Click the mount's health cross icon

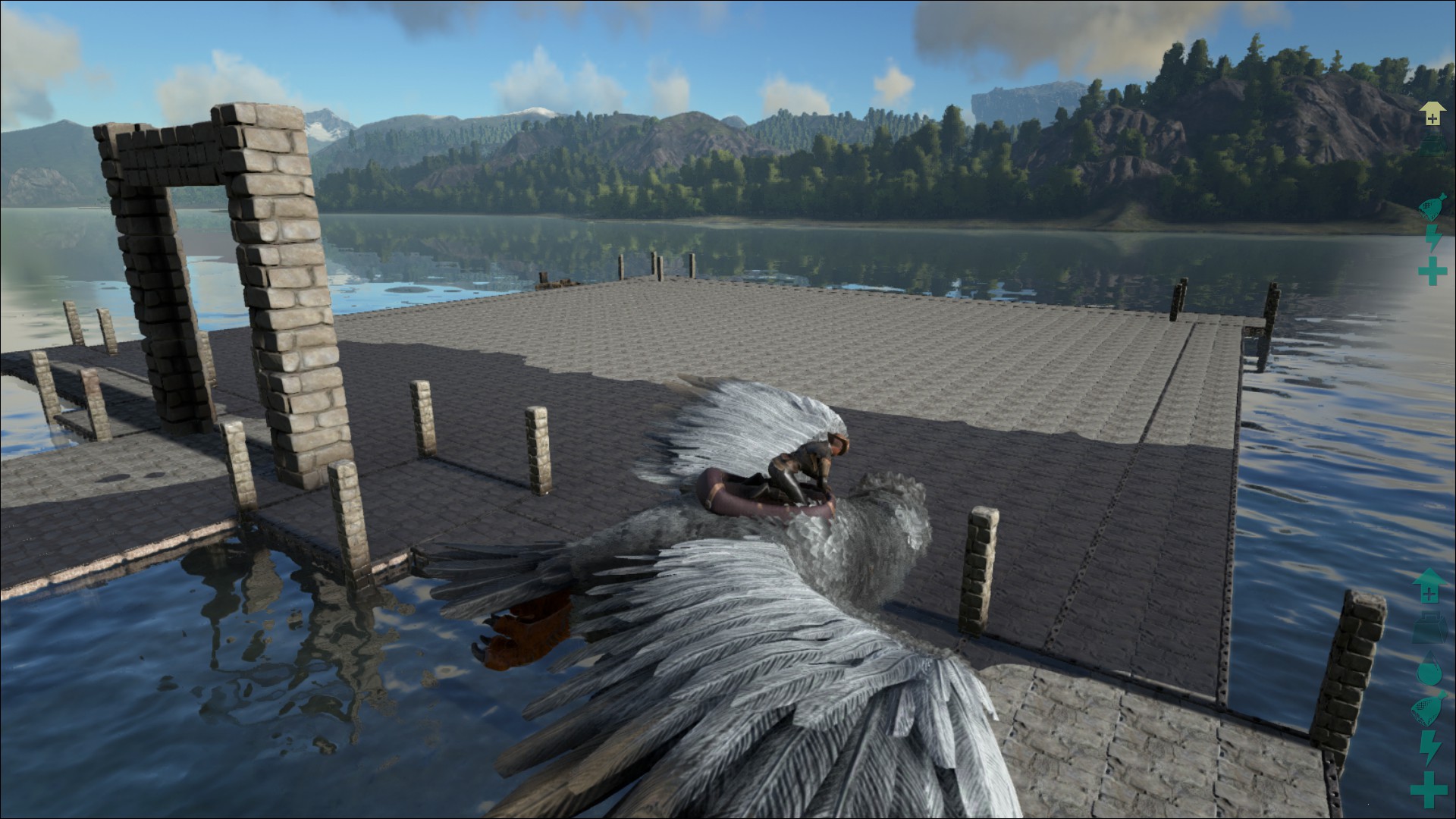pyautogui.click(x=1432, y=271)
